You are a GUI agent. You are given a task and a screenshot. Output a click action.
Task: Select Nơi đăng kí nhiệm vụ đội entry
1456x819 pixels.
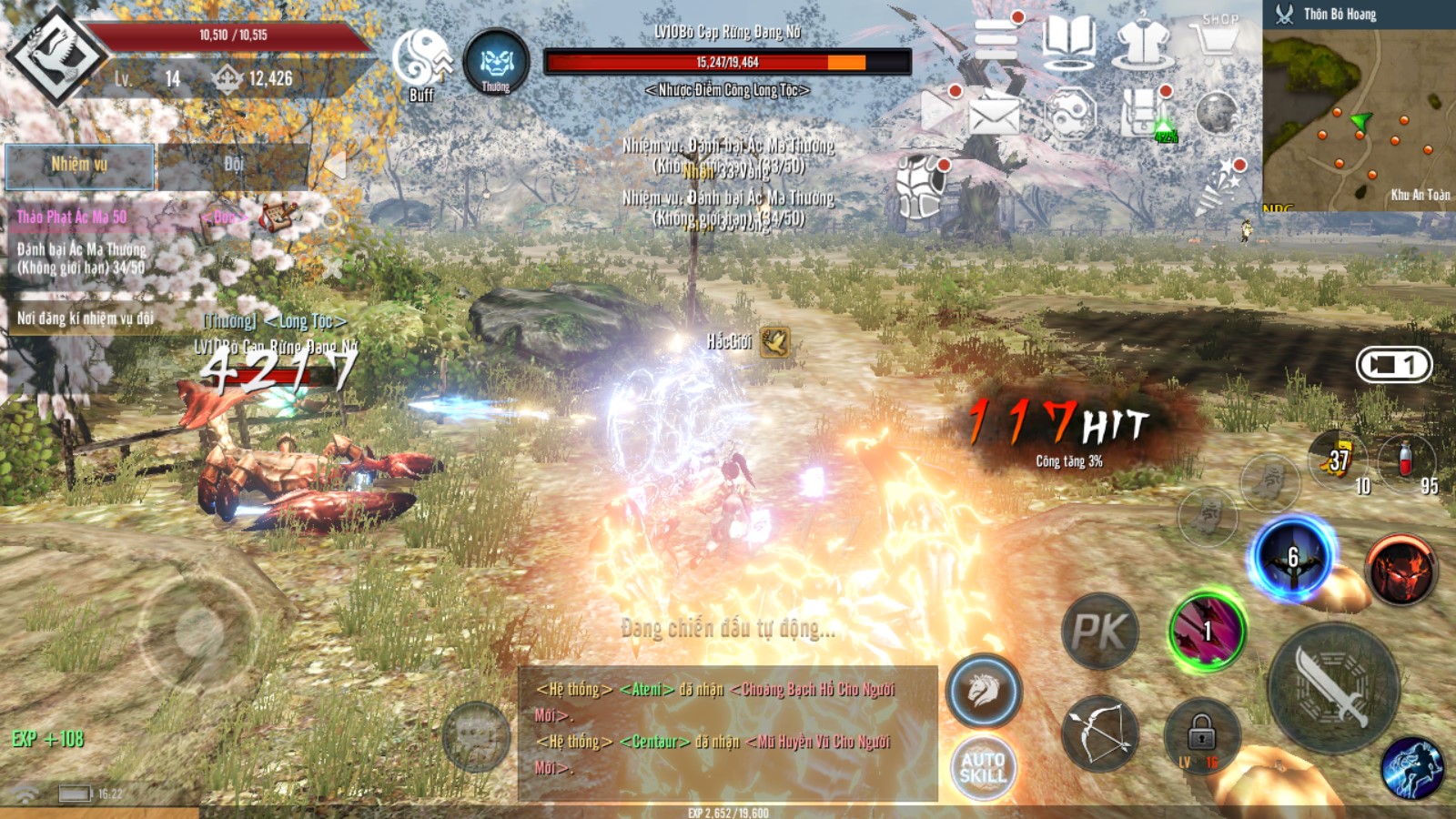86,318
